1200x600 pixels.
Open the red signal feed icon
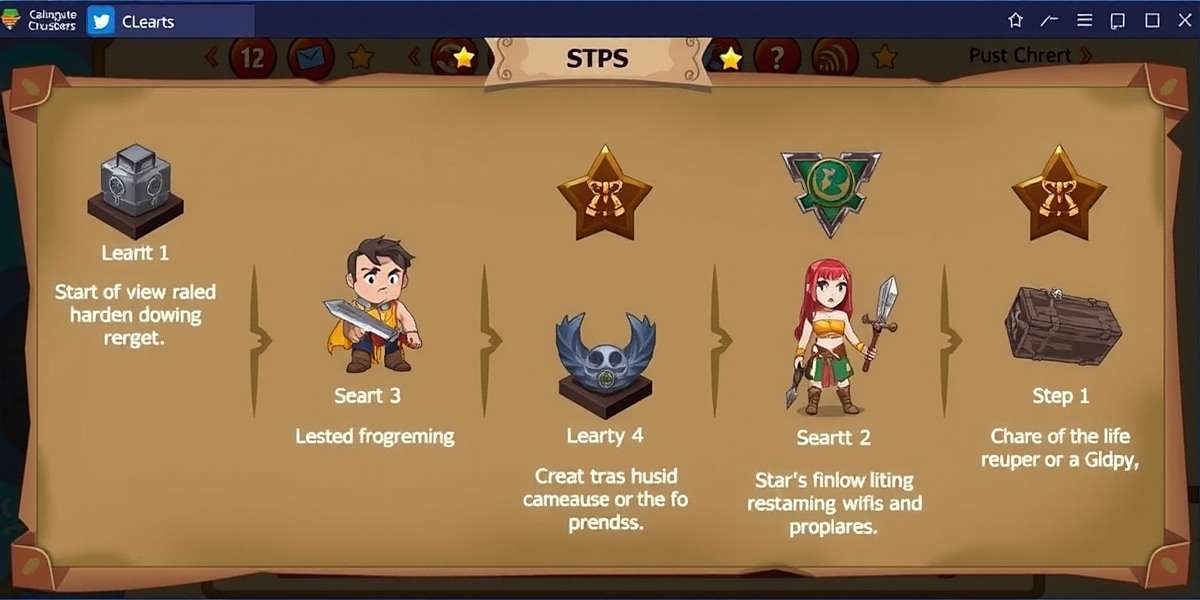tap(836, 59)
